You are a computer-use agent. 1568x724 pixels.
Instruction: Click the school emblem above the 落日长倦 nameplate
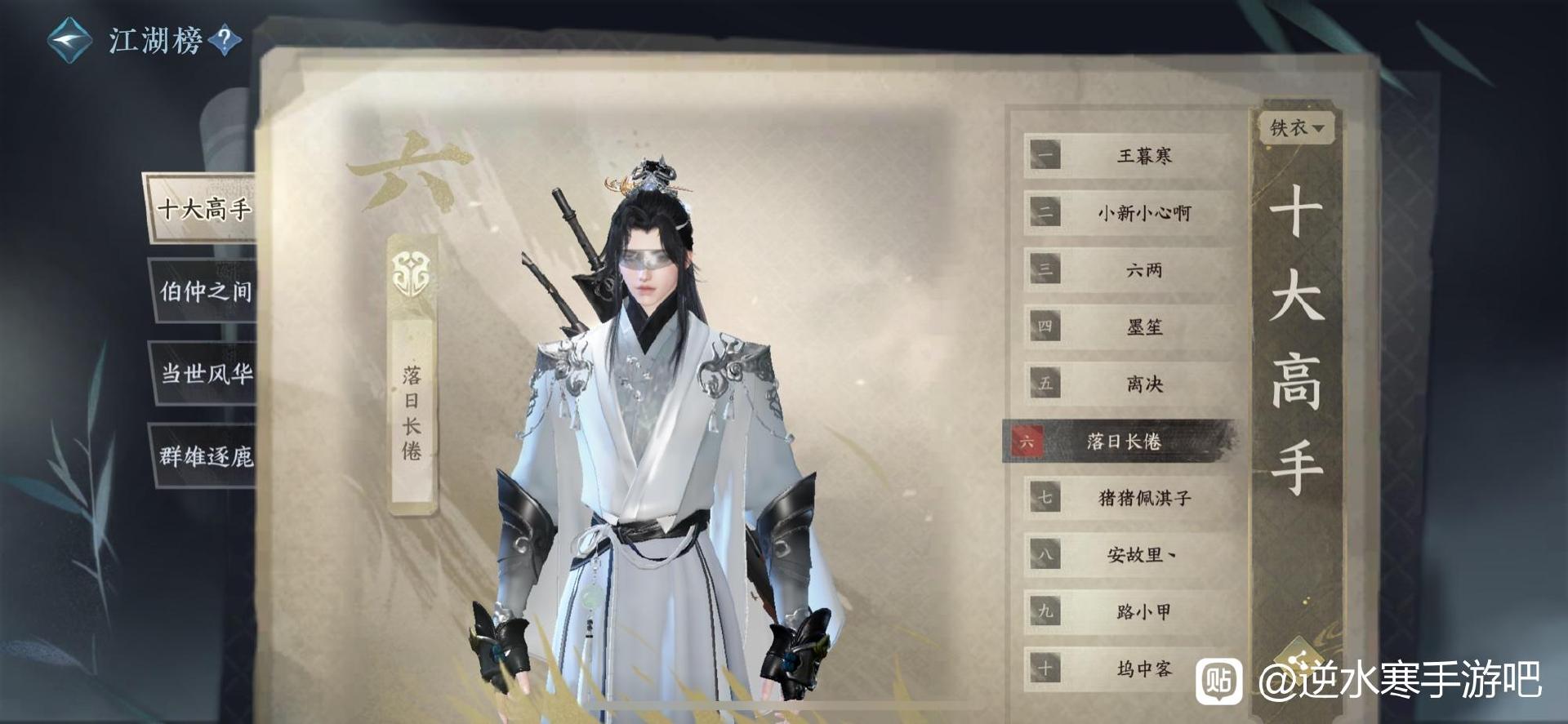(413, 269)
